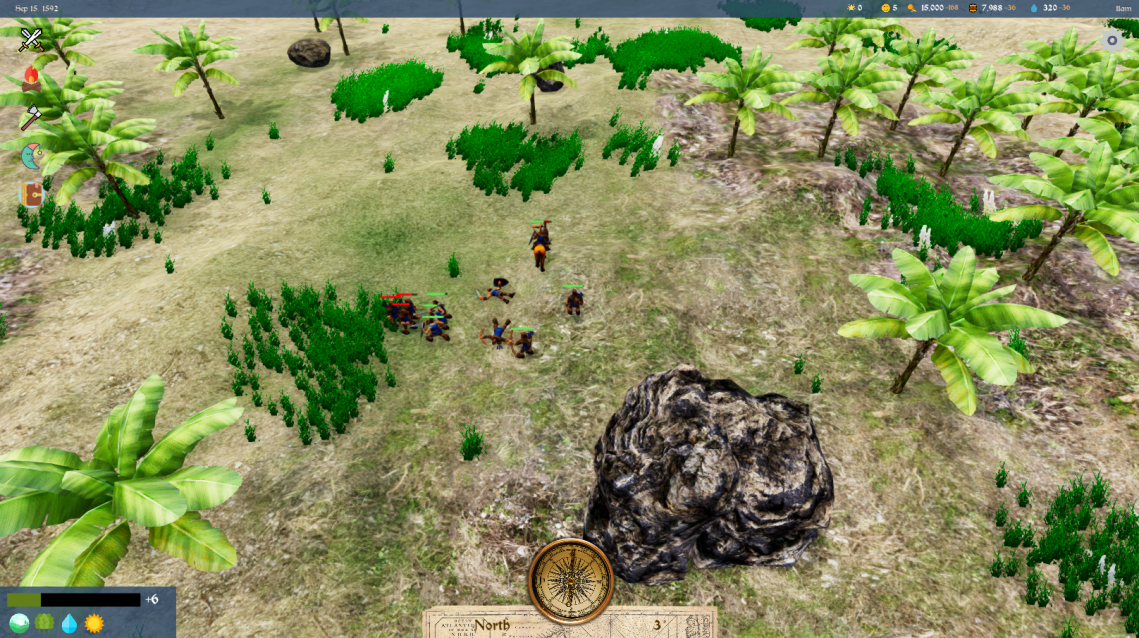1139x638 pixels.
Task: Open the locked journal book icon
Action: 32,194
